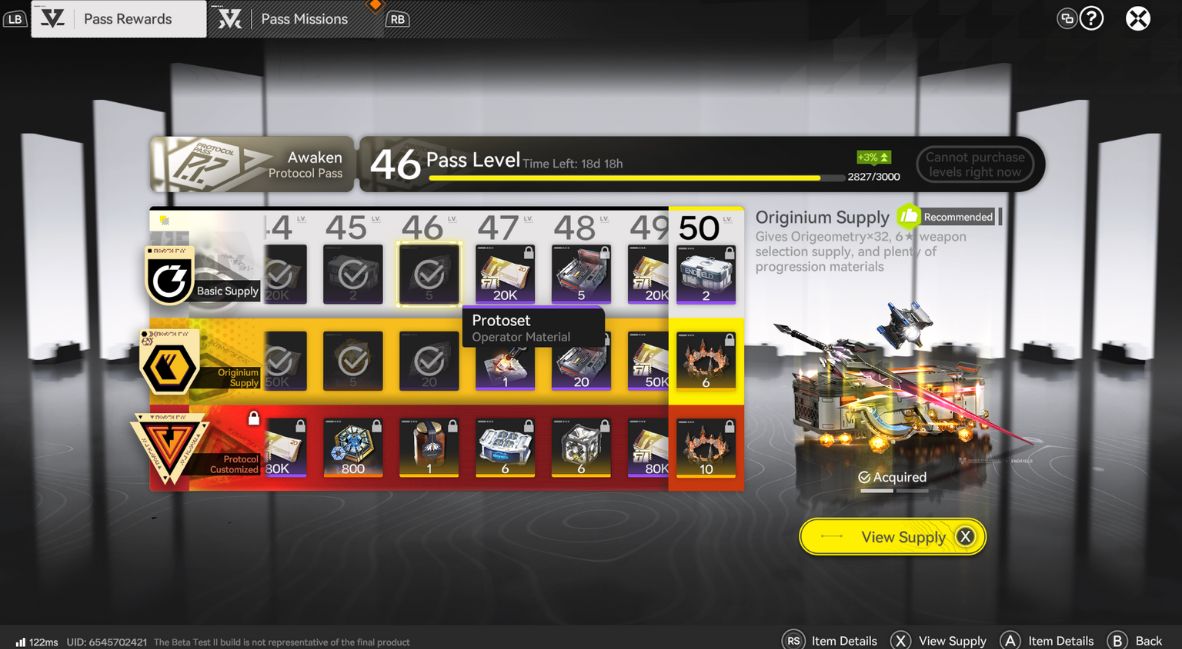Select the level 46 jar reward in Protocol Customized

tap(429, 448)
